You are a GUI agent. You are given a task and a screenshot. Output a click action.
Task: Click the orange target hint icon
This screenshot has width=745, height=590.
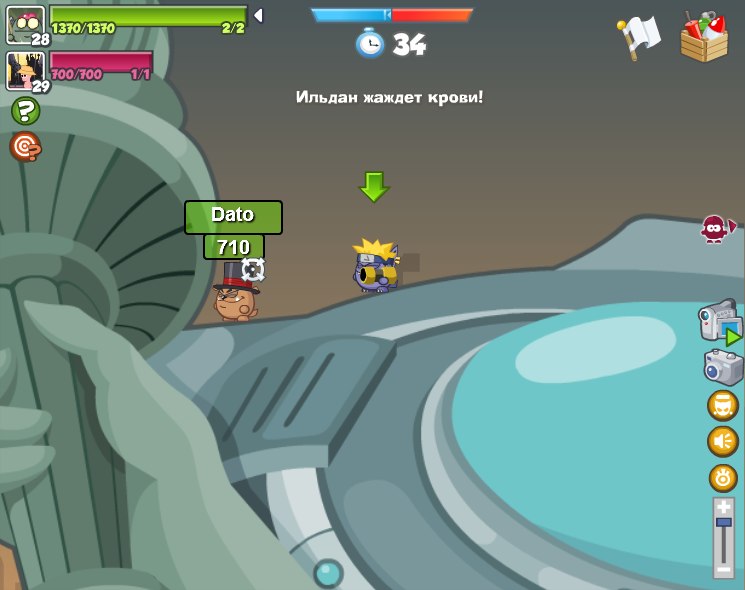(x=25, y=147)
